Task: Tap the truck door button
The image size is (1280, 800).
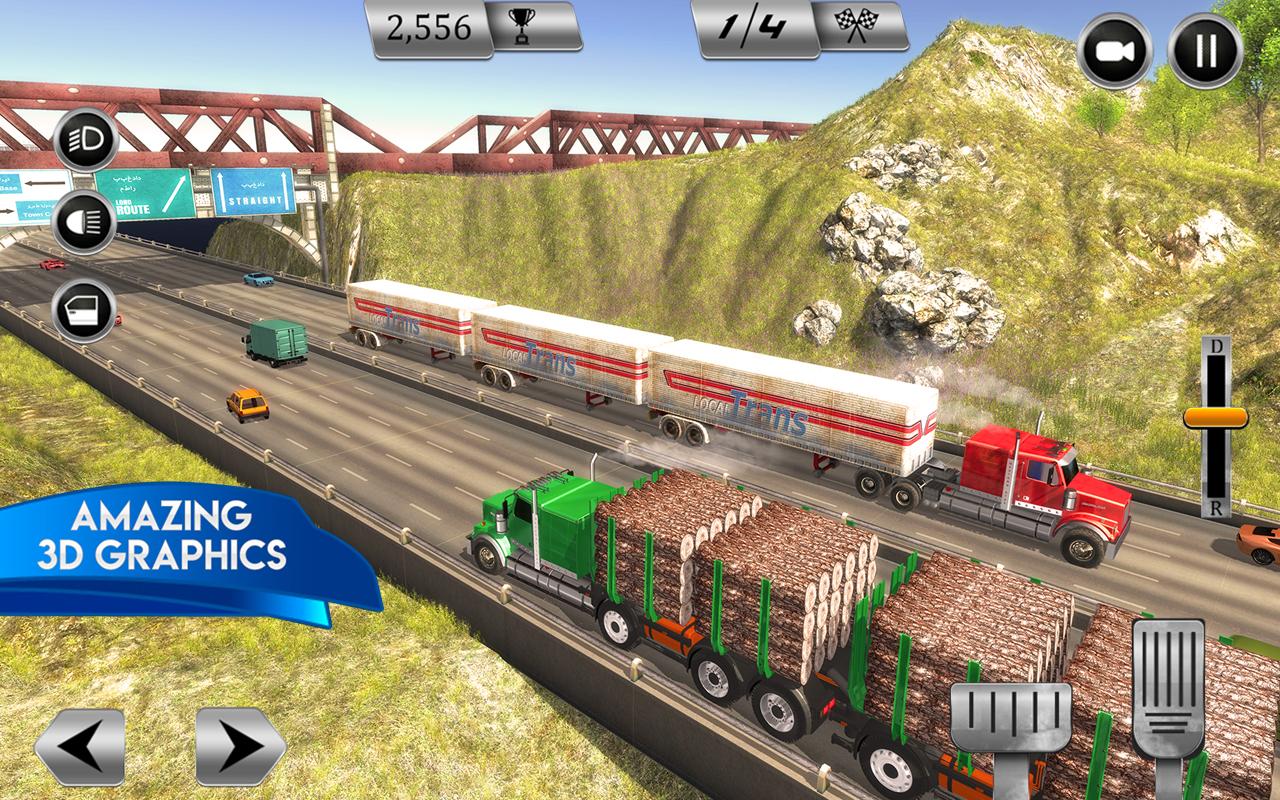Action: [x=85, y=311]
